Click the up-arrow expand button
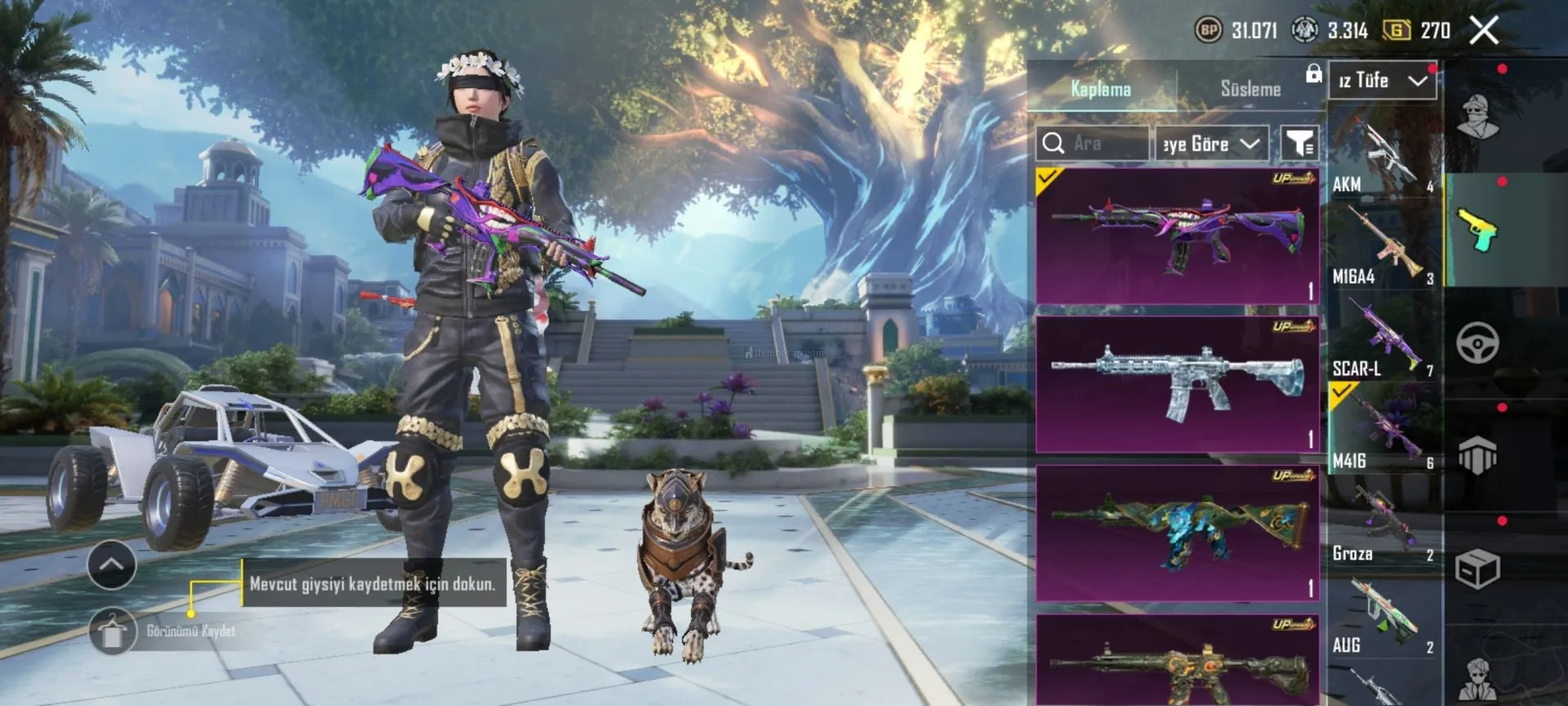 point(112,565)
